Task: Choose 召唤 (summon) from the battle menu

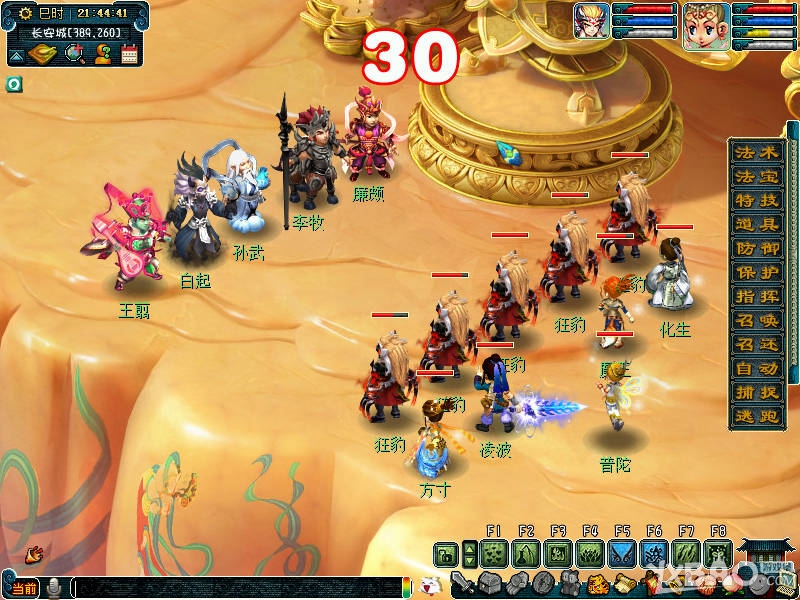Action: click(757, 321)
